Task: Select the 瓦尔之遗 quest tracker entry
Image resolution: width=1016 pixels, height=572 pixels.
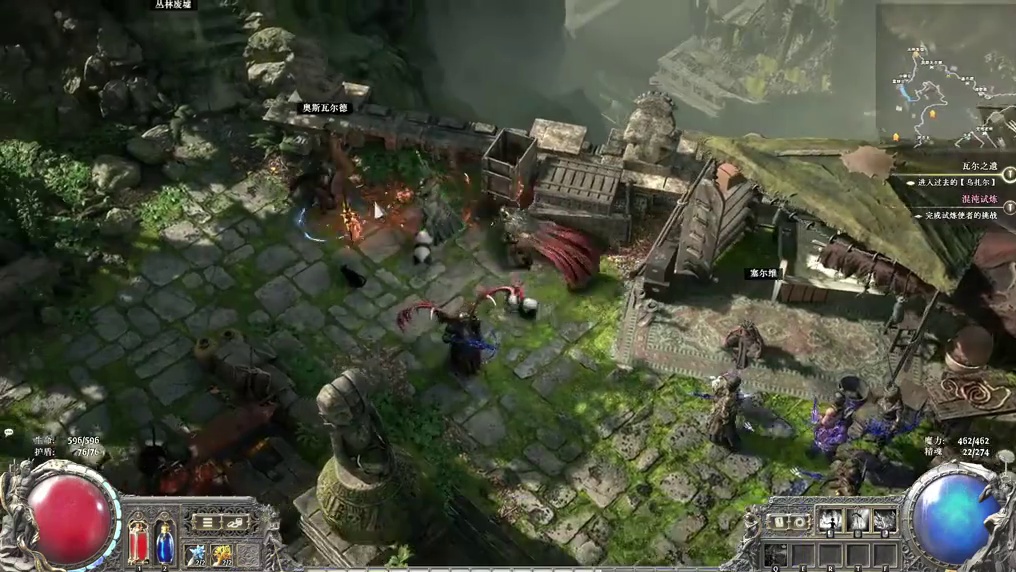Action: tap(981, 166)
